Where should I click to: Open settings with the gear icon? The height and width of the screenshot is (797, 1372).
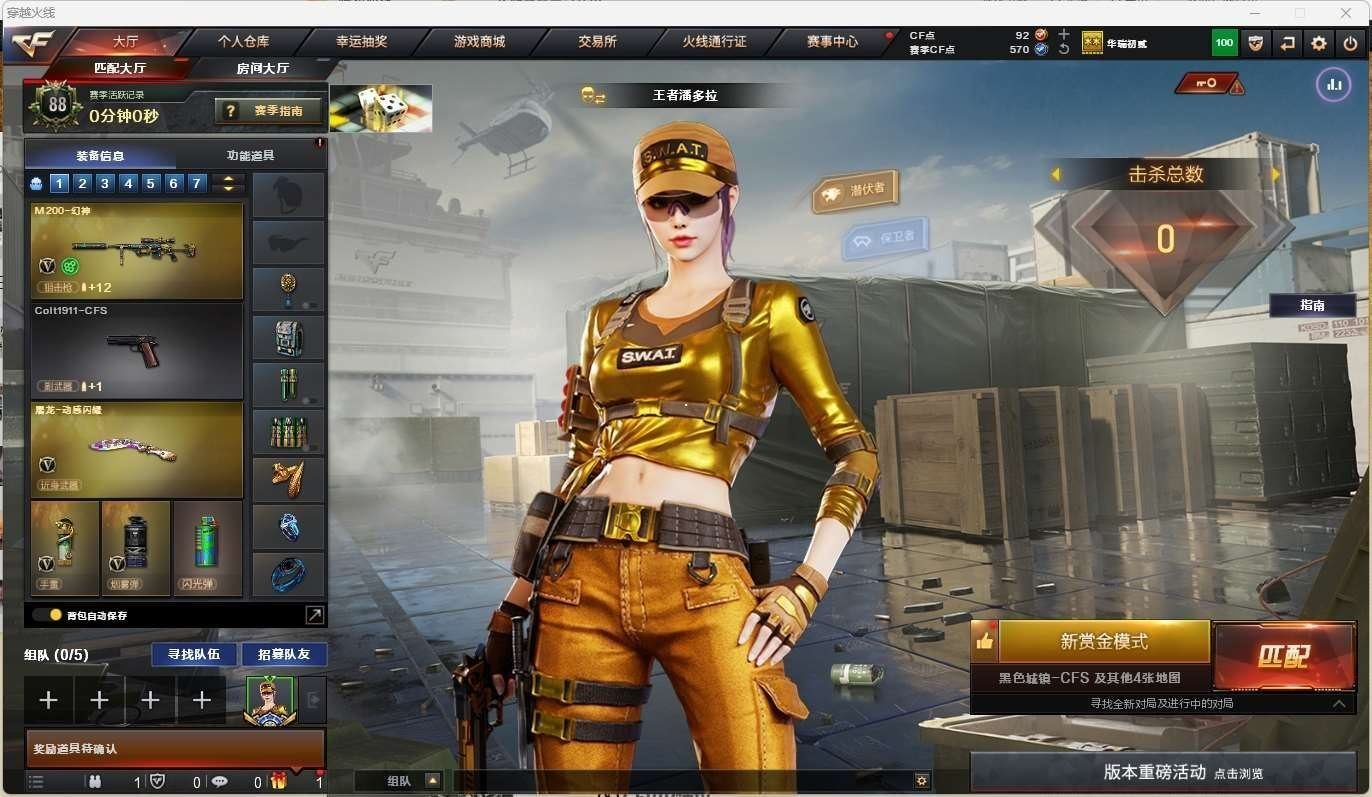pos(1319,43)
